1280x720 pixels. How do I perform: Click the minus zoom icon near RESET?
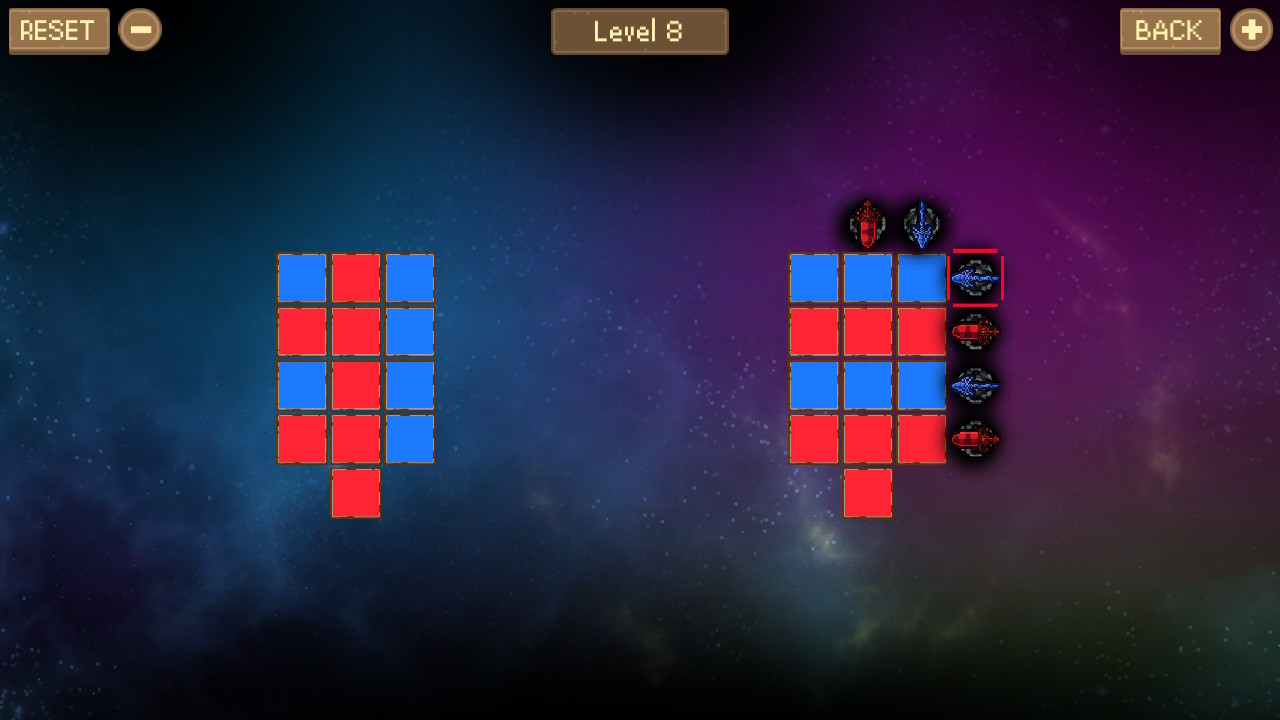(x=140, y=29)
